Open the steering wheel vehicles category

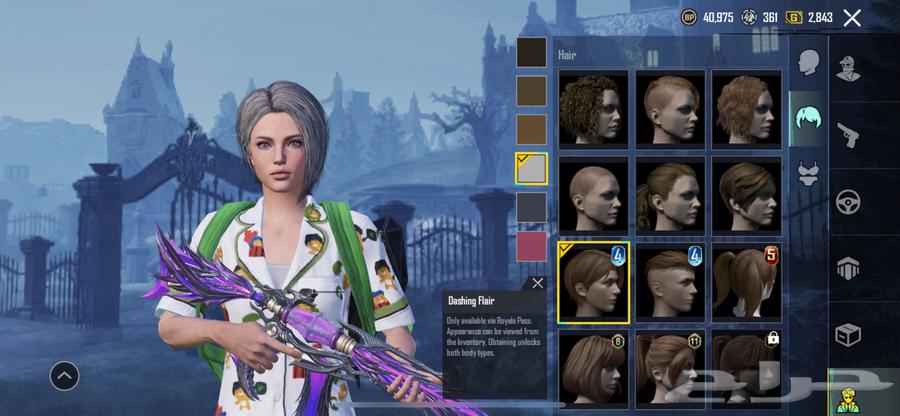849,199
